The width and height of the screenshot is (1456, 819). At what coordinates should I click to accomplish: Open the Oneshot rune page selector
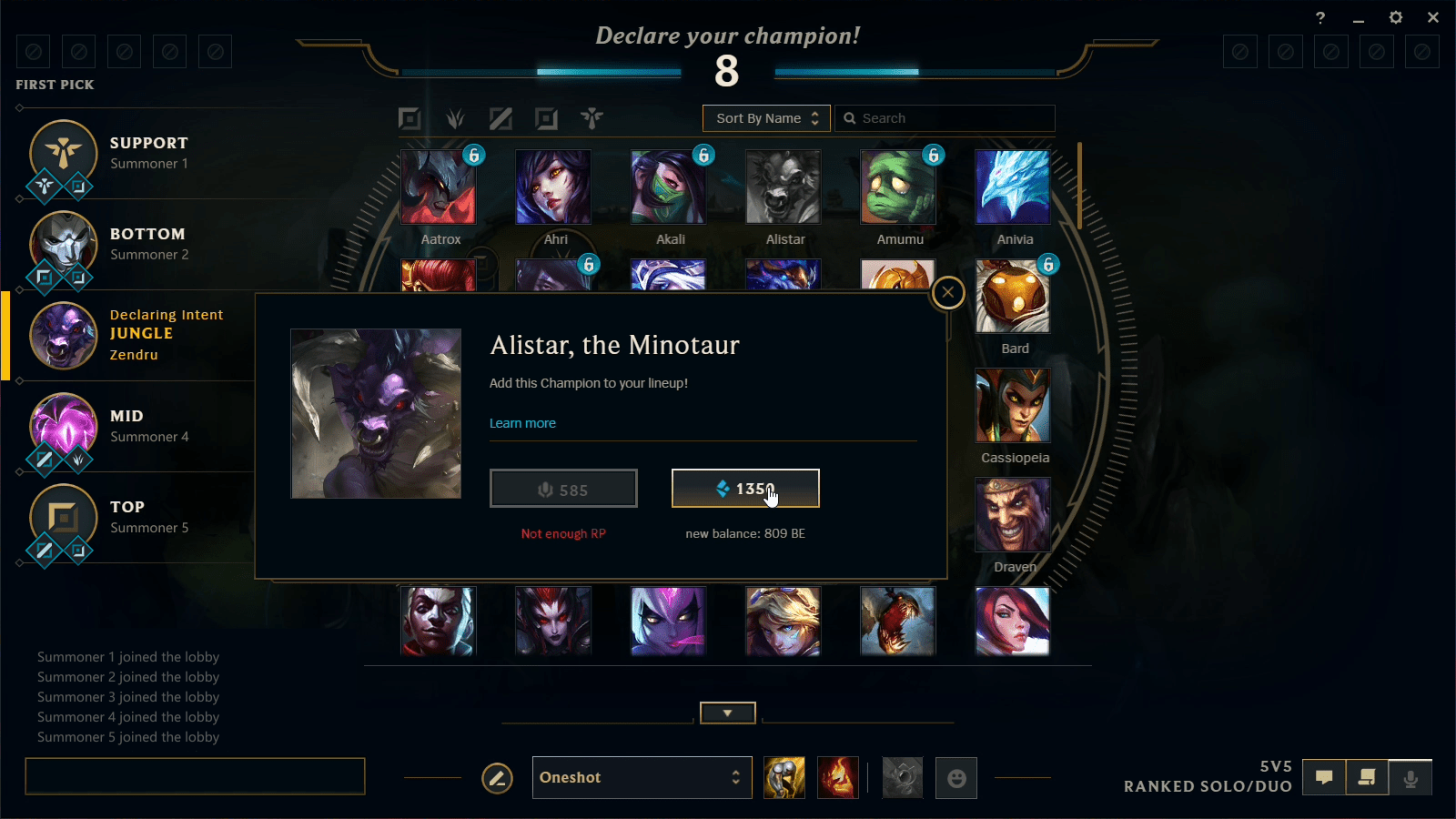click(642, 777)
